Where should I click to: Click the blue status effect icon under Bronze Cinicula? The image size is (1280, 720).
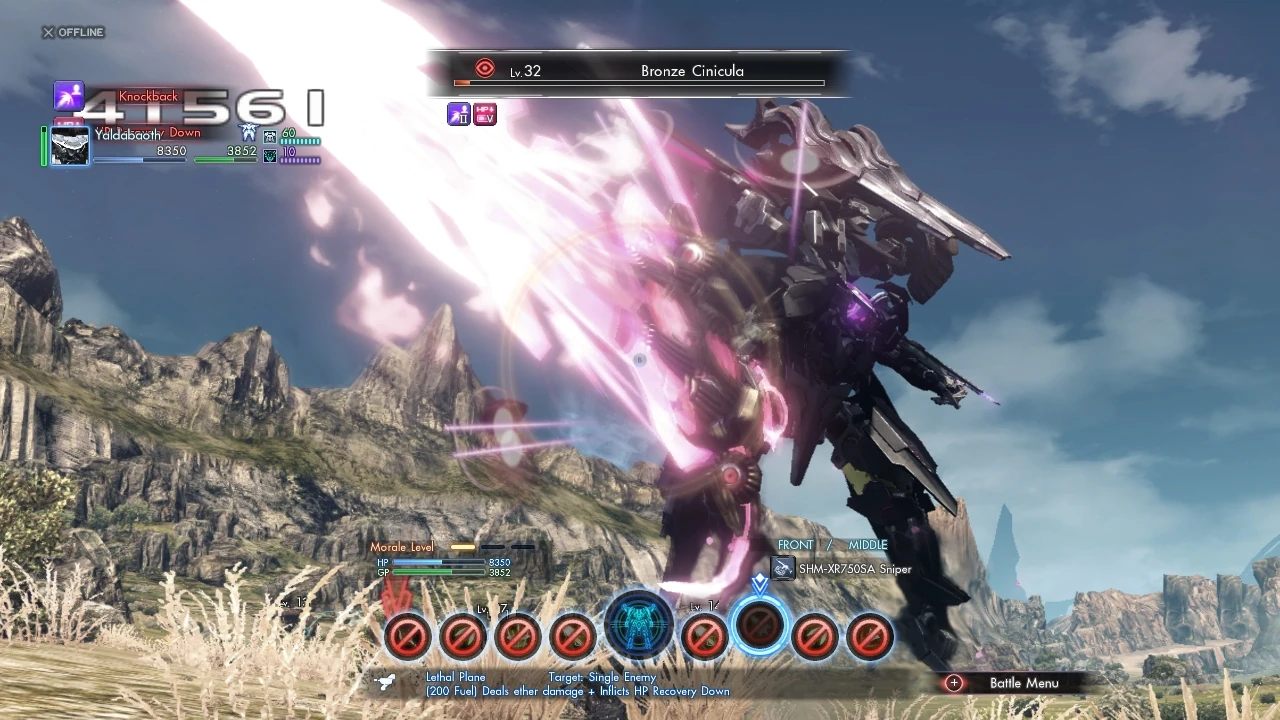[459, 114]
